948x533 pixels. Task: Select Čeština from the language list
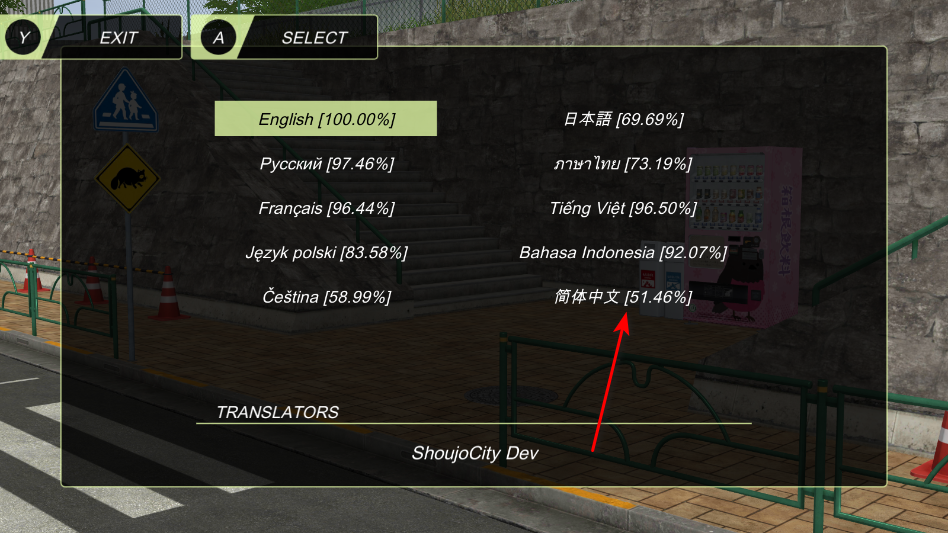point(326,296)
